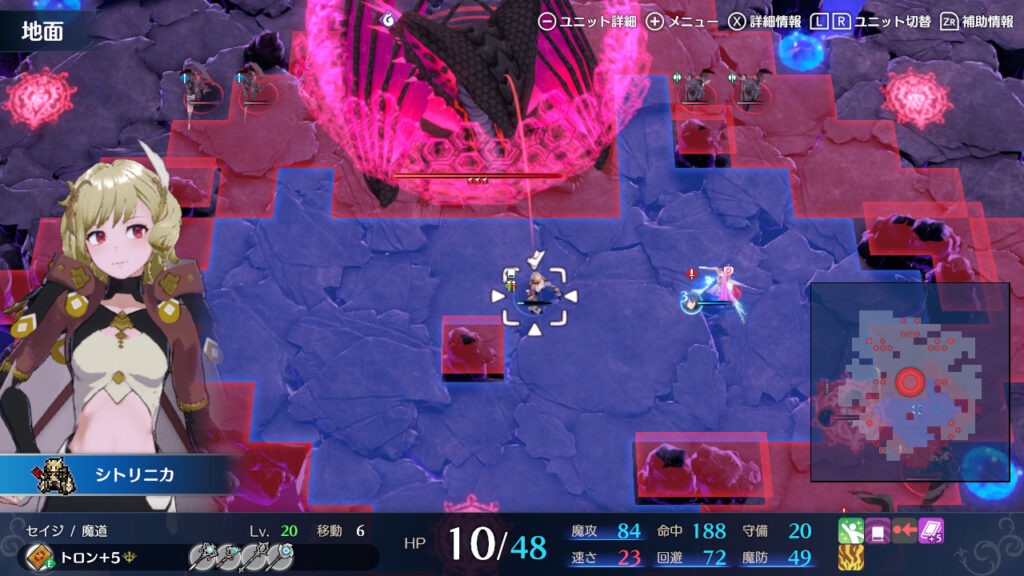Select the unit inside the white cursor brackets
The image size is (1024, 576).
click(x=534, y=293)
